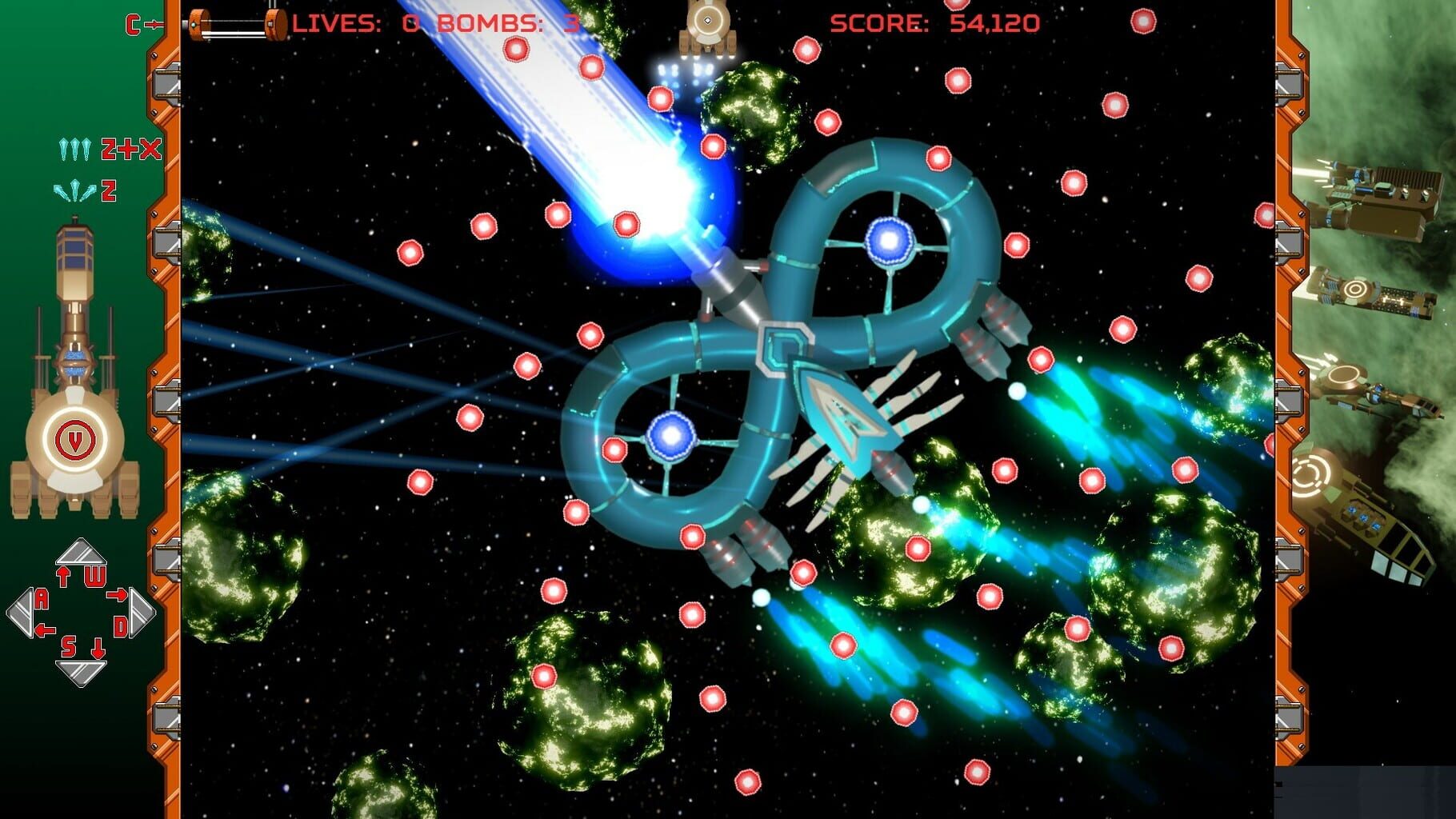Screen dimensions: 1456x819
Task: Click the triple straight-shot weapon icon
Action: pos(75,150)
